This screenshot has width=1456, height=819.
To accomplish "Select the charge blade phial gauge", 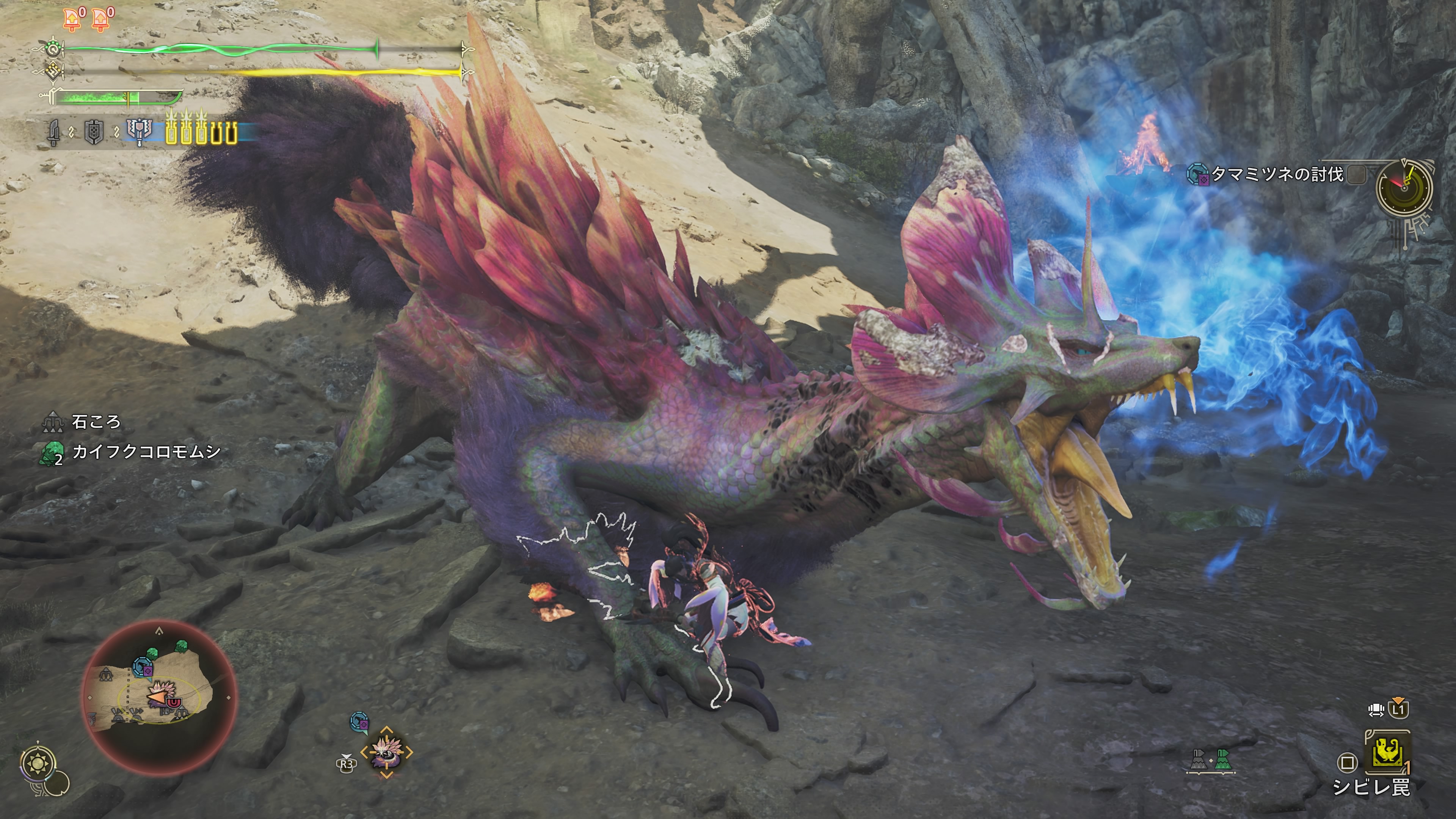I will (201, 132).
